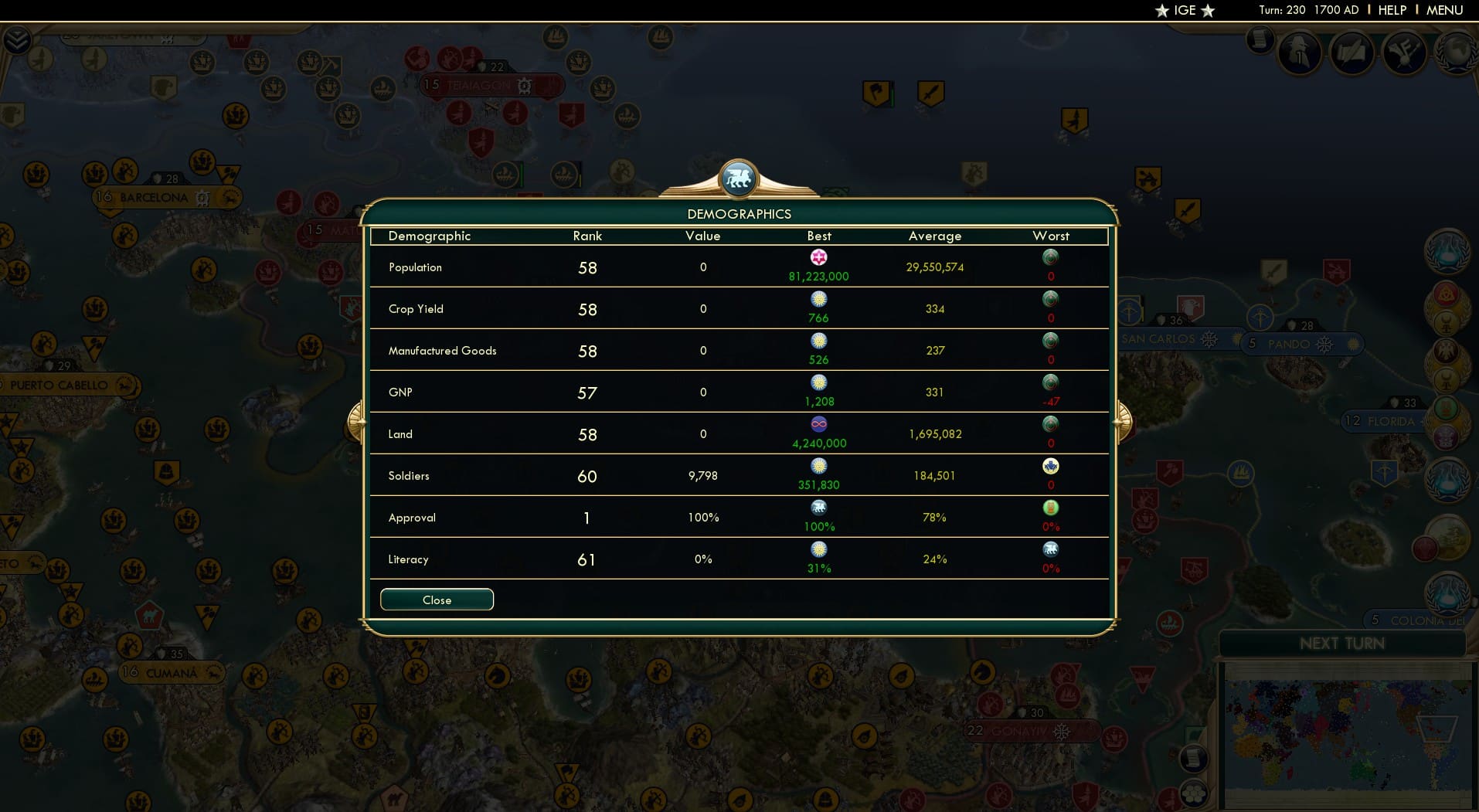Open HELP from the top bar
Screen dimensions: 1479x812
click(1391, 10)
